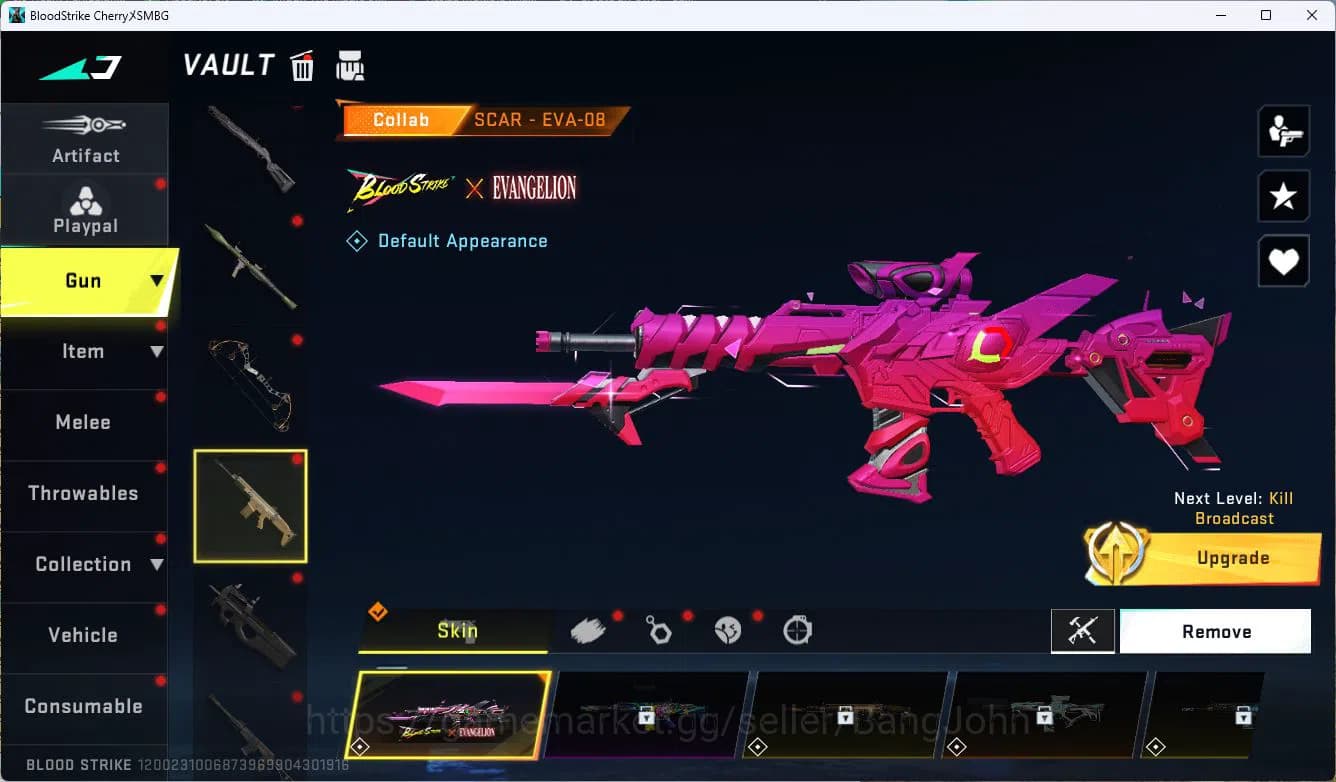Open the Throwables category
The image size is (1336, 782).
click(x=85, y=493)
